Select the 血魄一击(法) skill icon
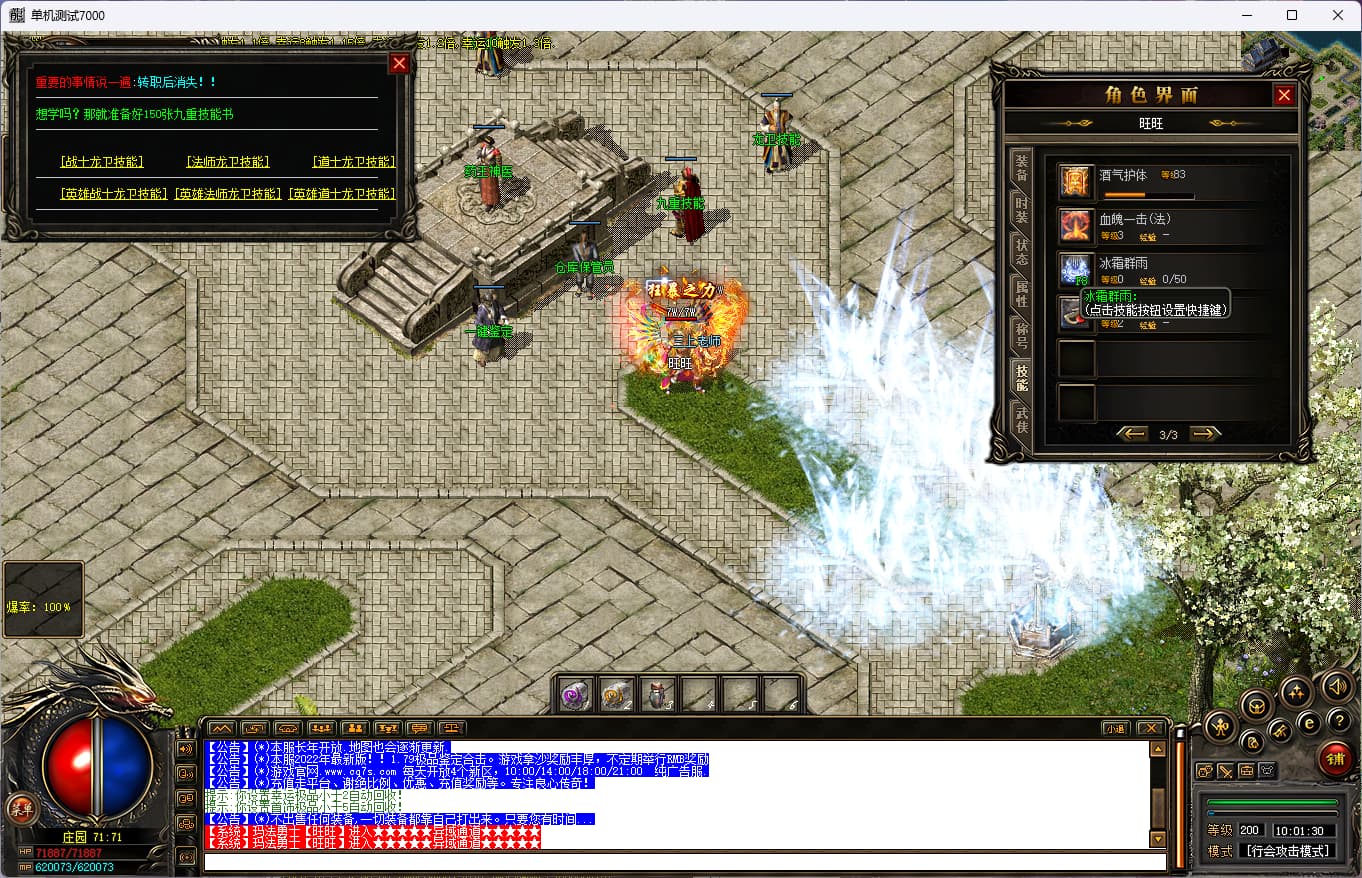Viewport: 1362px width, 878px height. pos(1076,226)
